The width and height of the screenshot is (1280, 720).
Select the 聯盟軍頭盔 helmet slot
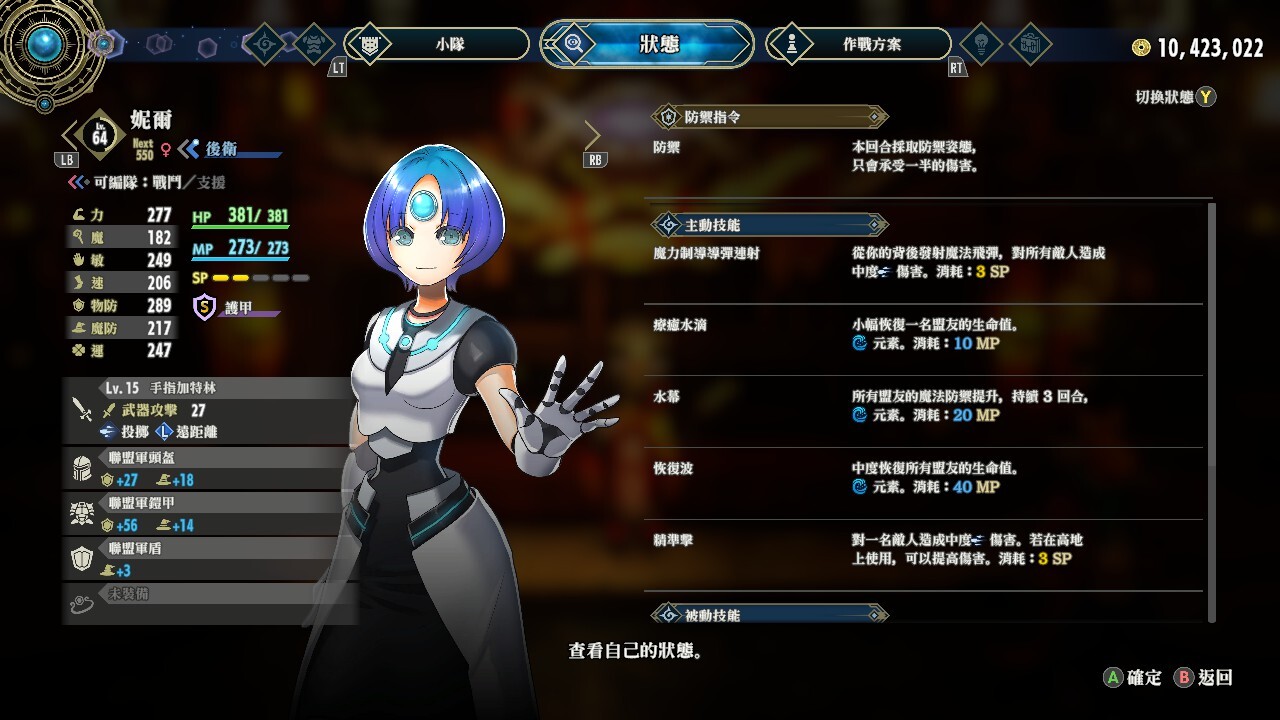click(x=210, y=467)
